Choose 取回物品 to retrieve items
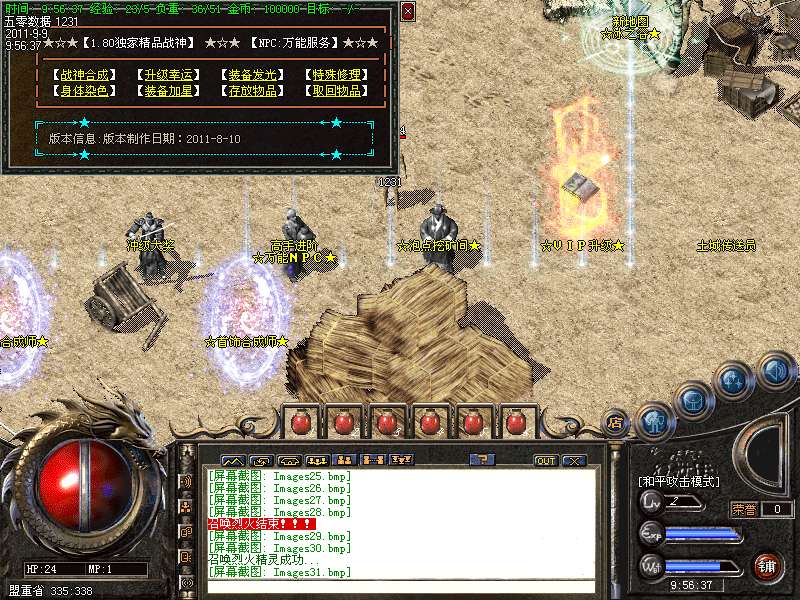Image resolution: width=800 pixels, height=600 pixels. point(333,91)
